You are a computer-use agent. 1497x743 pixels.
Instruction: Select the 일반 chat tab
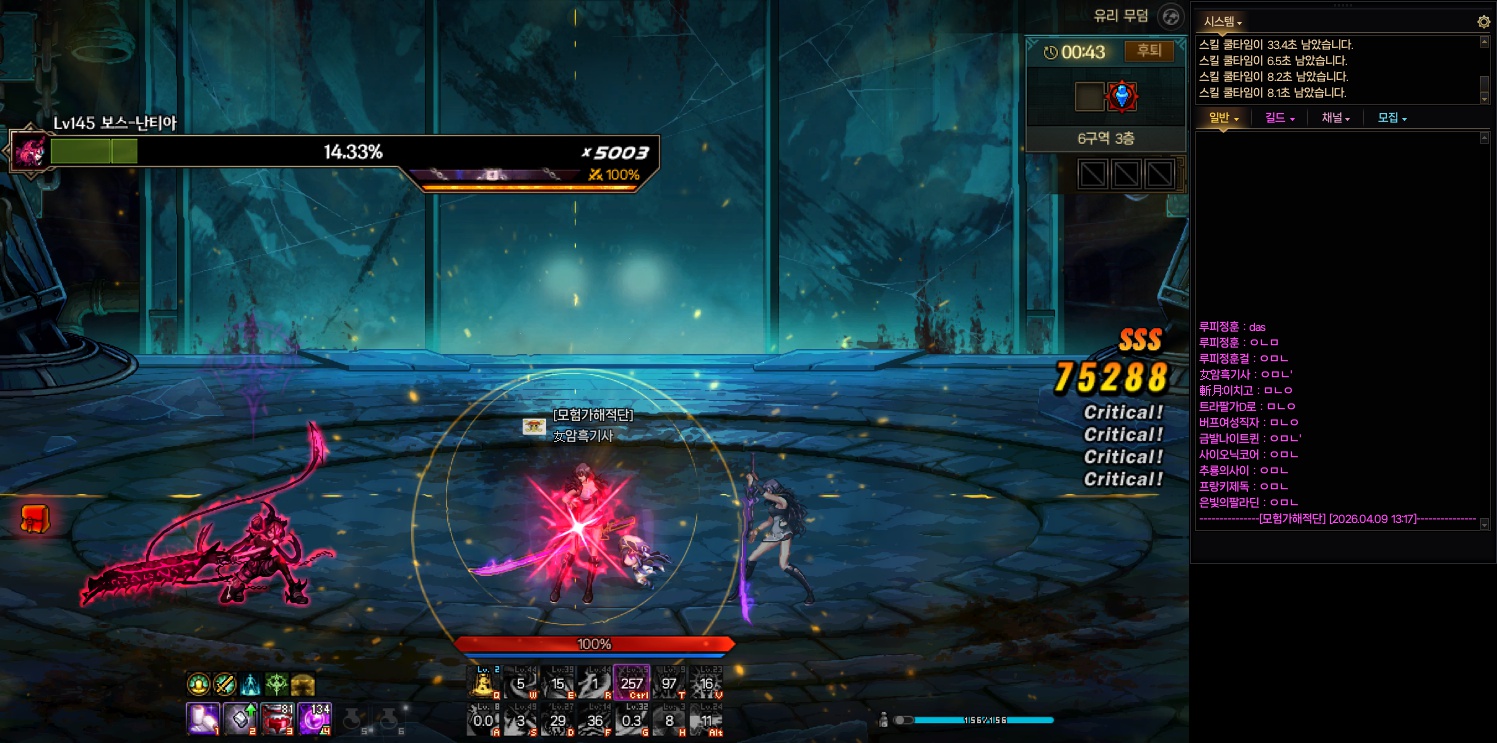[x=1223, y=118]
